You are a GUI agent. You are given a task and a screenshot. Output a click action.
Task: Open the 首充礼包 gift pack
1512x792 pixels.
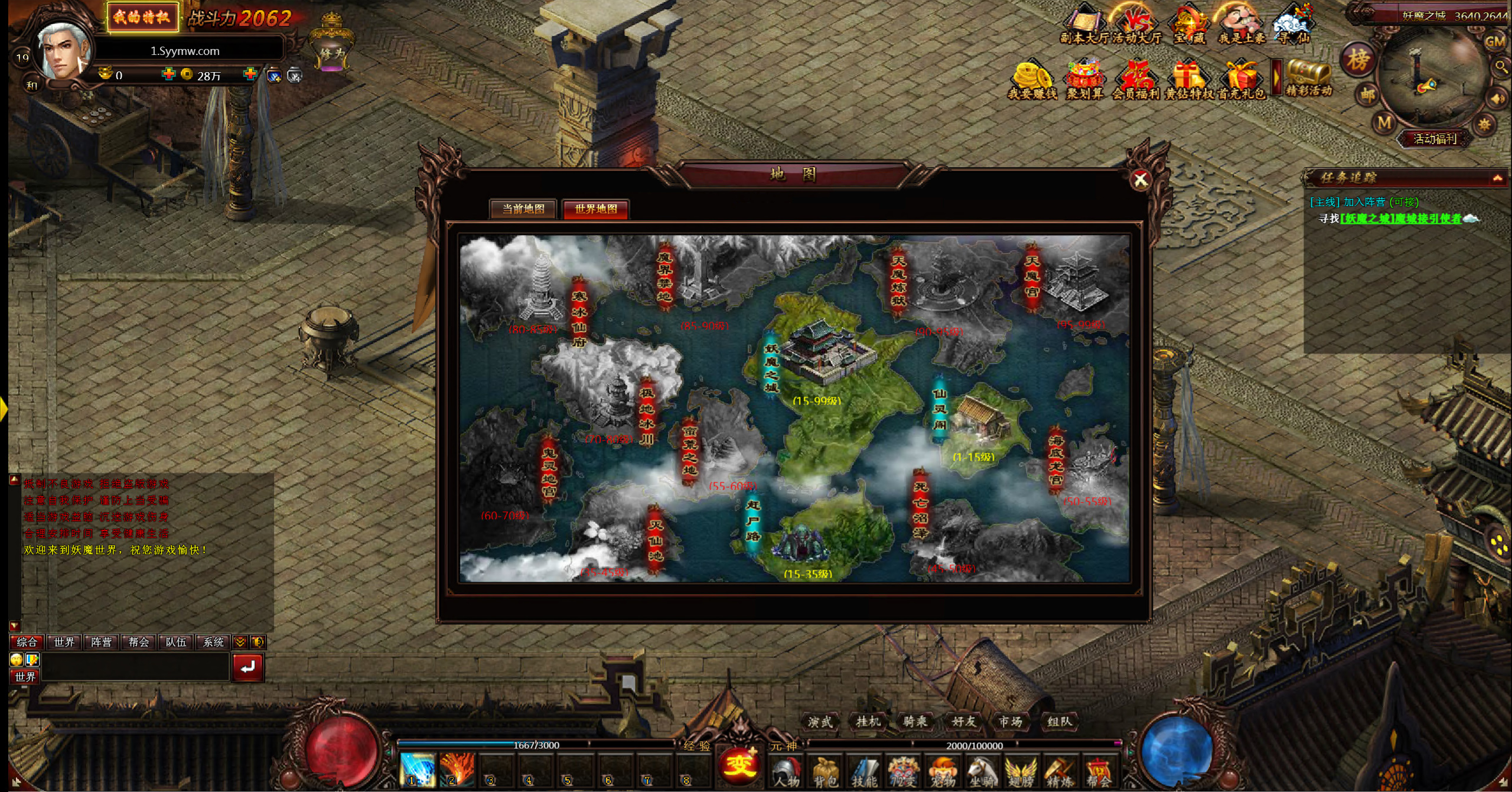click(1241, 80)
